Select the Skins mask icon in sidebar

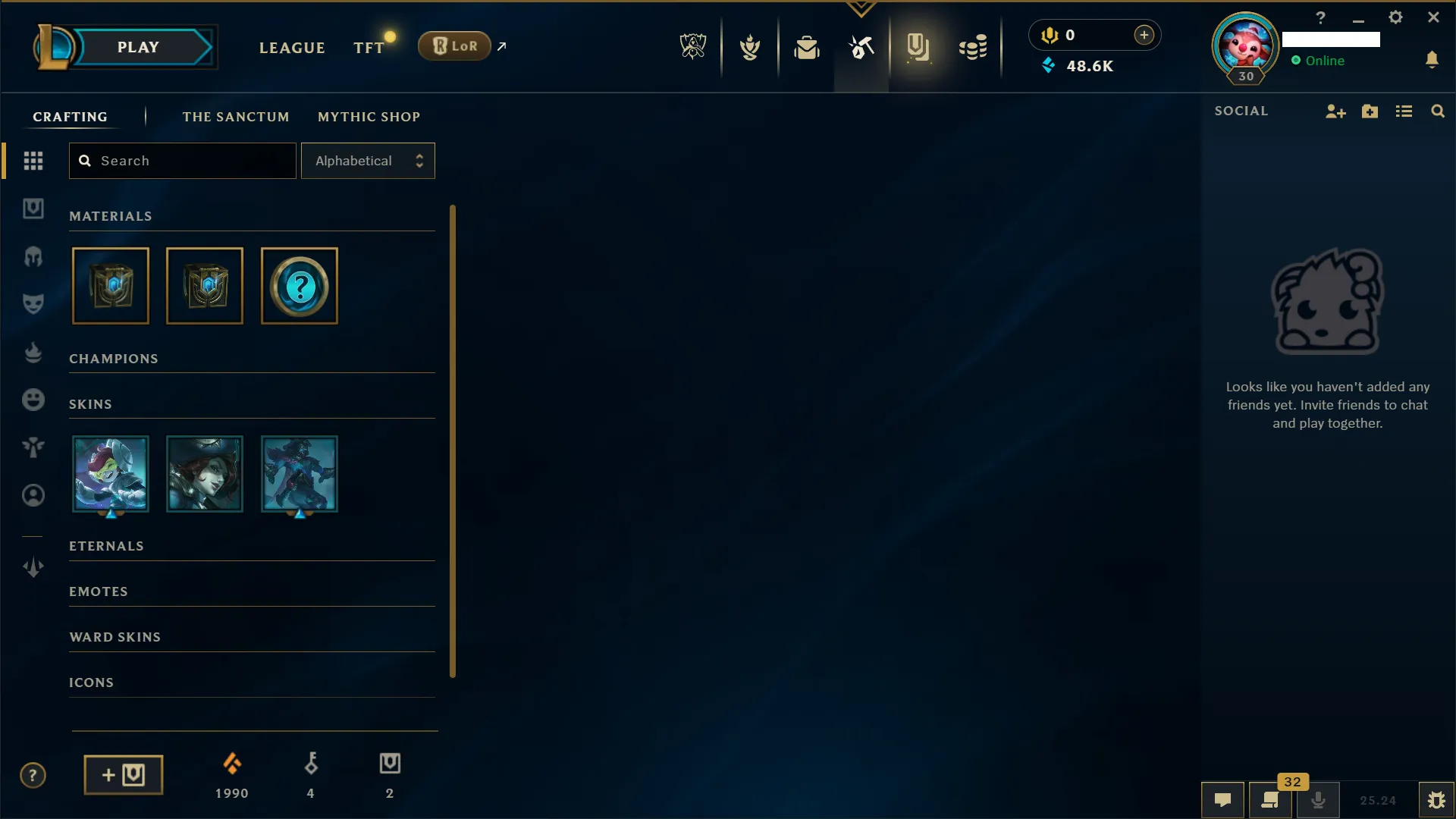[33, 303]
